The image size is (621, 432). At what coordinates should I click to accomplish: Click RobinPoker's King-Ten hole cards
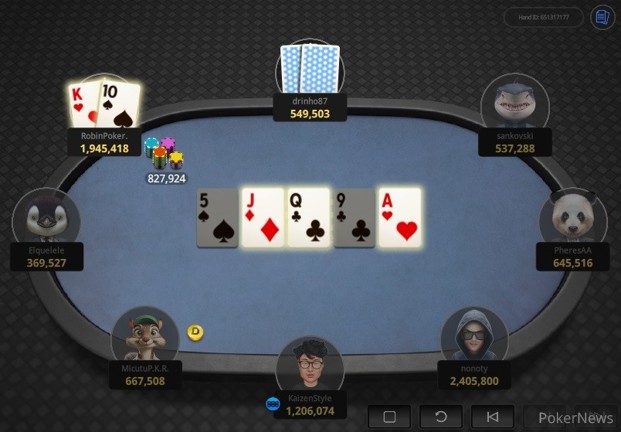click(x=103, y=104)
